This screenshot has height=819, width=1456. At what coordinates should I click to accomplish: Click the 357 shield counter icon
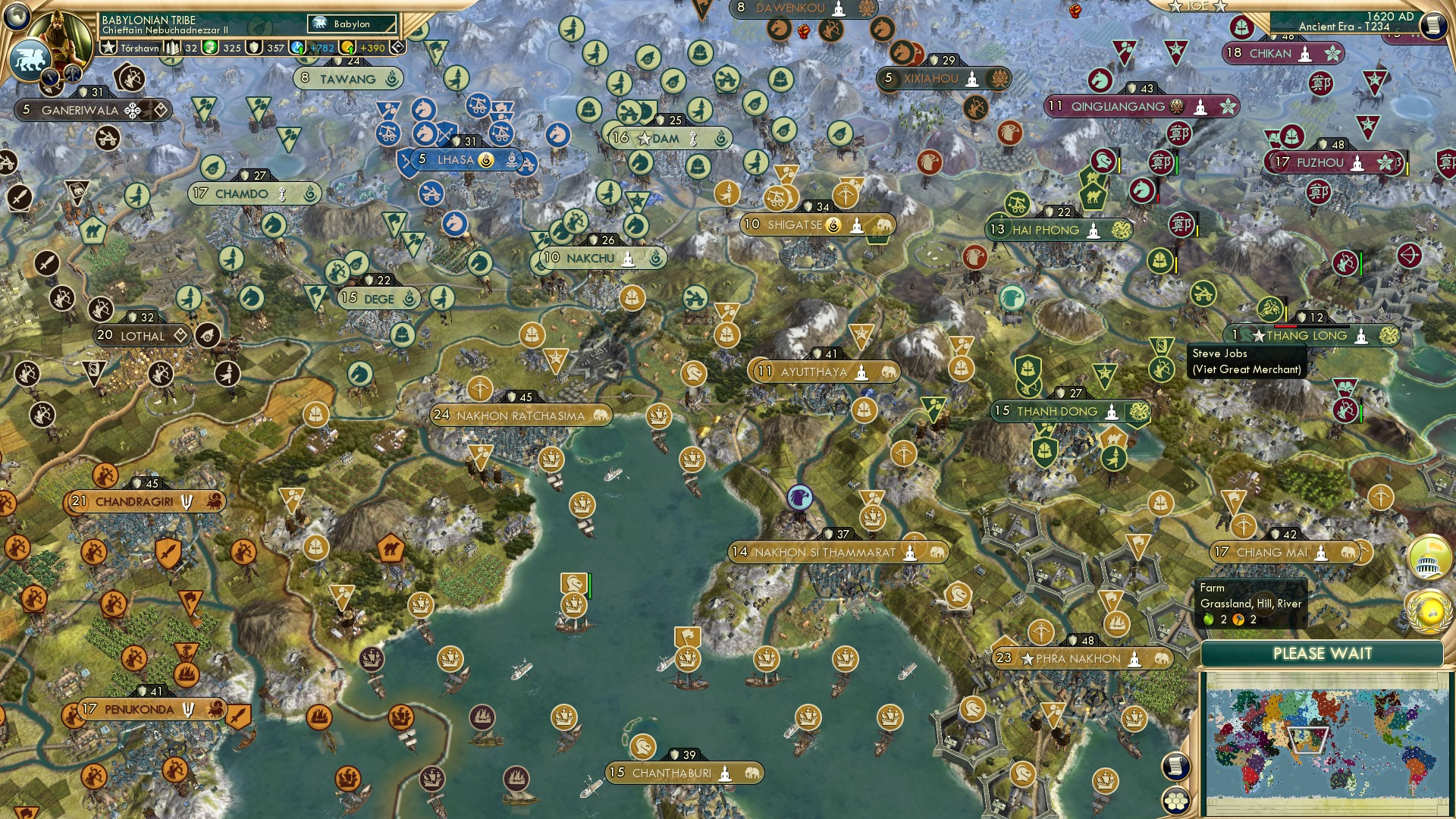[x=255, y=47]
